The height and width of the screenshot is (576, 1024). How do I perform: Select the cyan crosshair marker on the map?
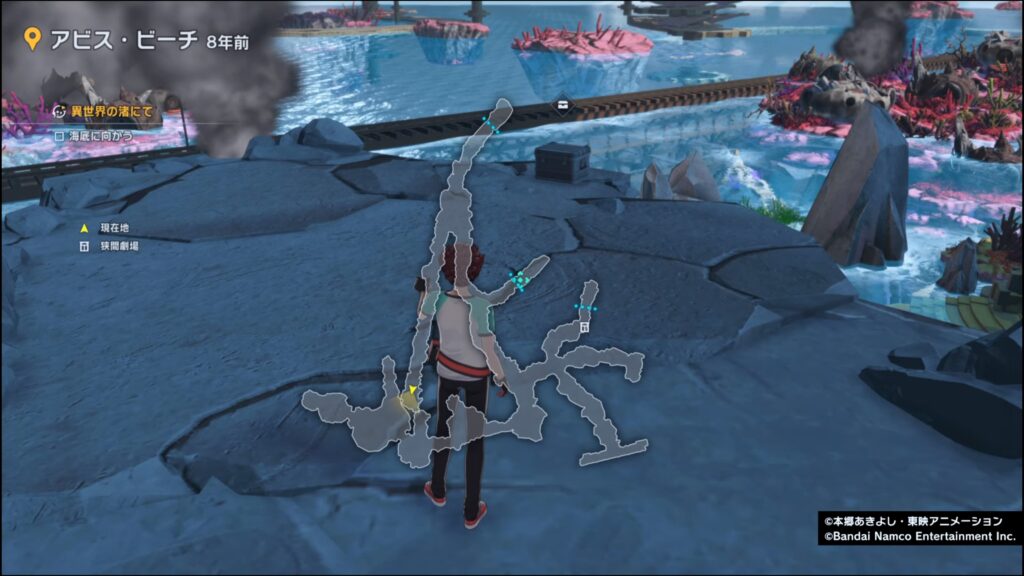(518, 280)
